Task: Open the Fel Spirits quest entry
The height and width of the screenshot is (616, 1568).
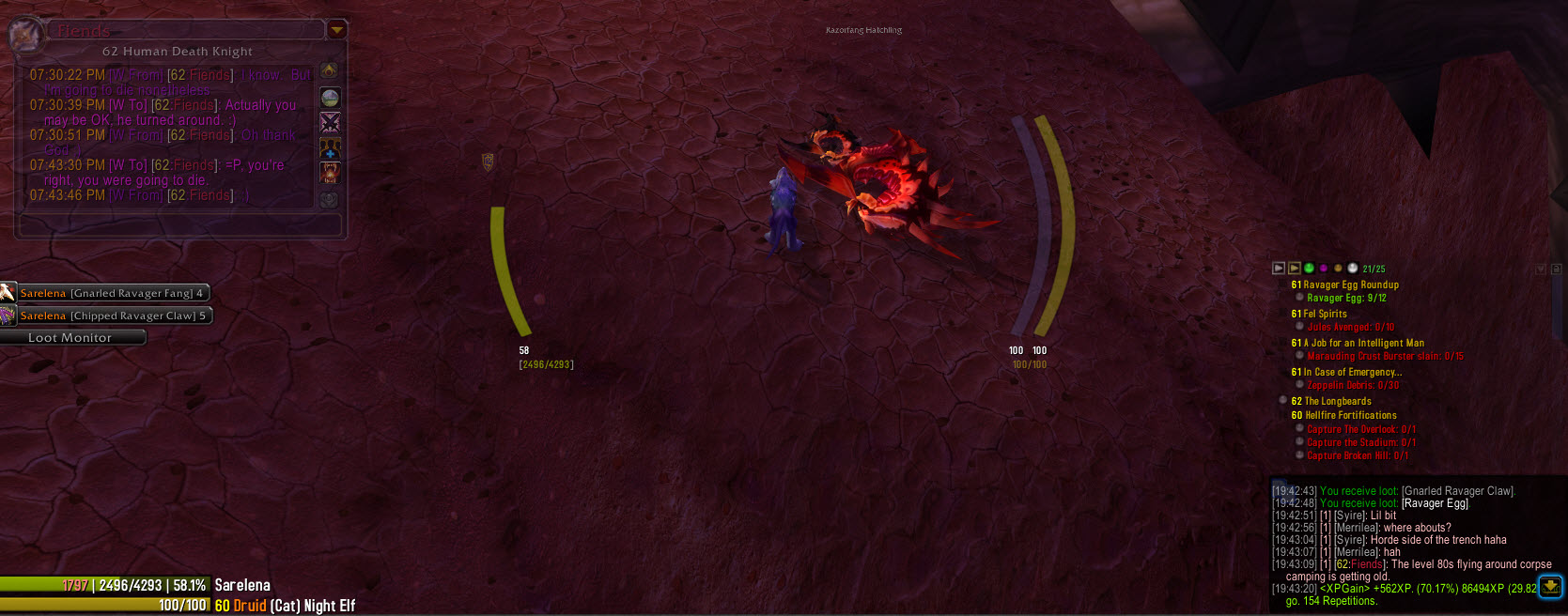Action: pyautogui.click(x=1325, y=314)
